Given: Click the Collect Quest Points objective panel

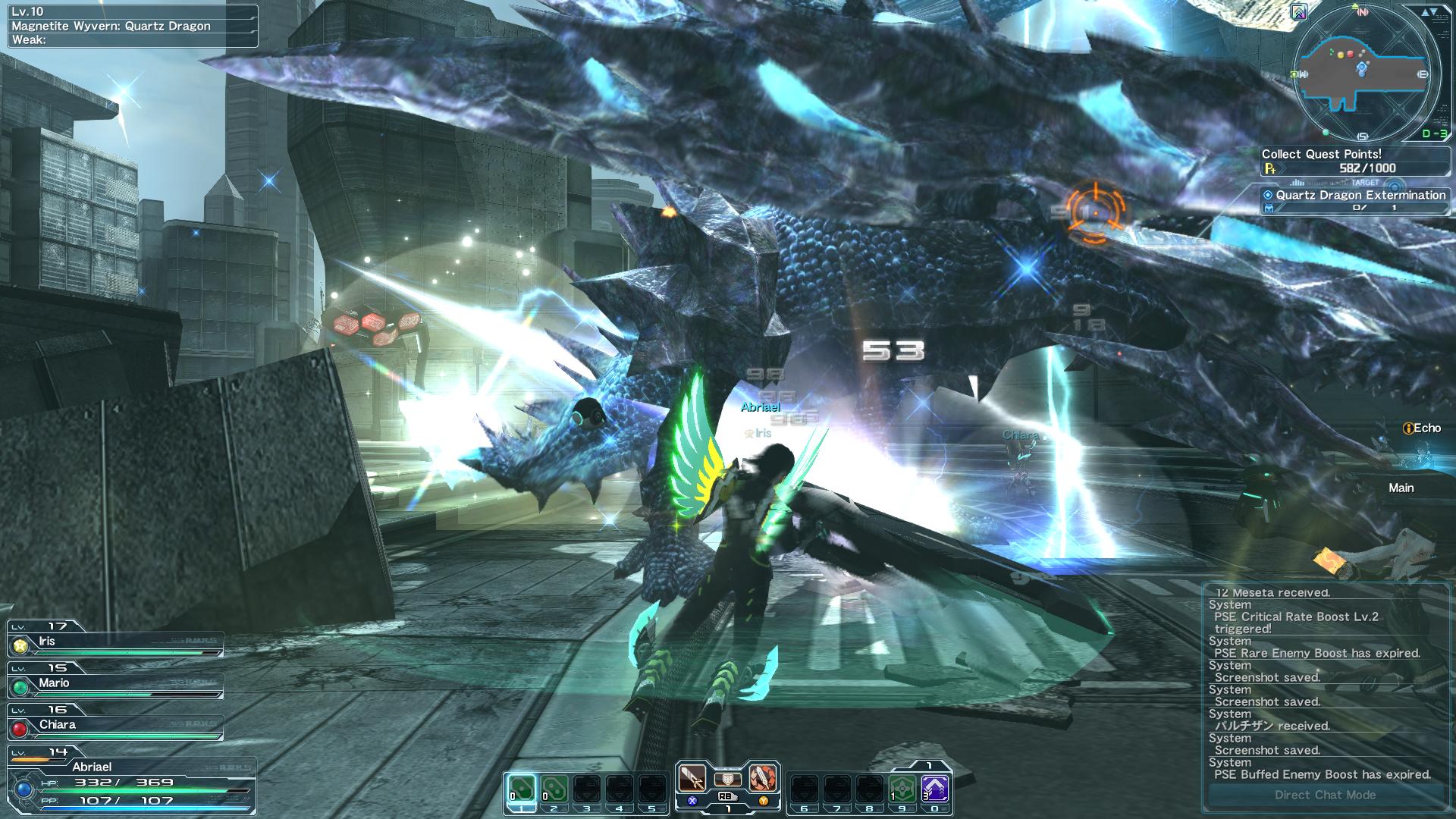Looking at the screenshot, I should click(1357, 157).
